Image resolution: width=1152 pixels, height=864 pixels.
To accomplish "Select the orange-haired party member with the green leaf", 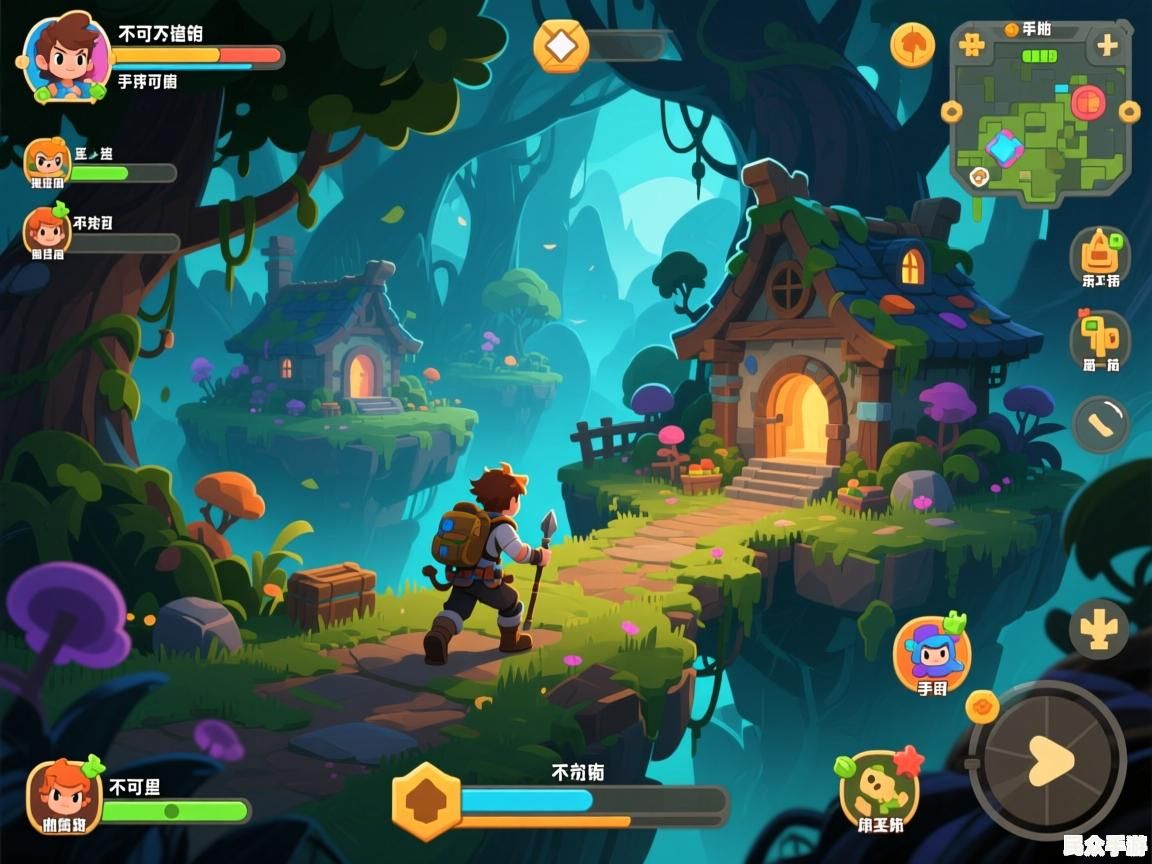I will [47, 231].
